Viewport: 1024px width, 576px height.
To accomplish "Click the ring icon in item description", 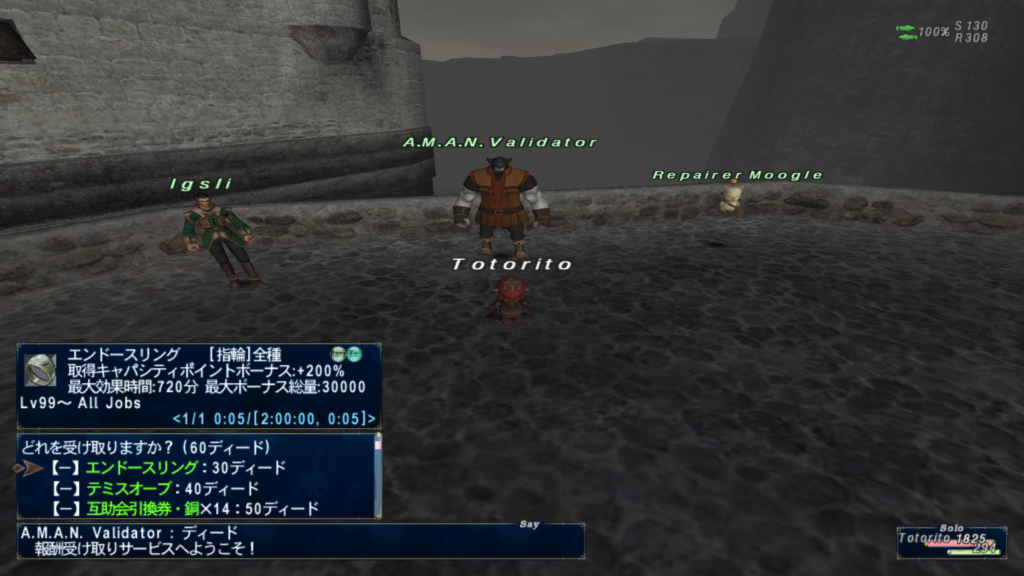I will (x=40, y=370).
